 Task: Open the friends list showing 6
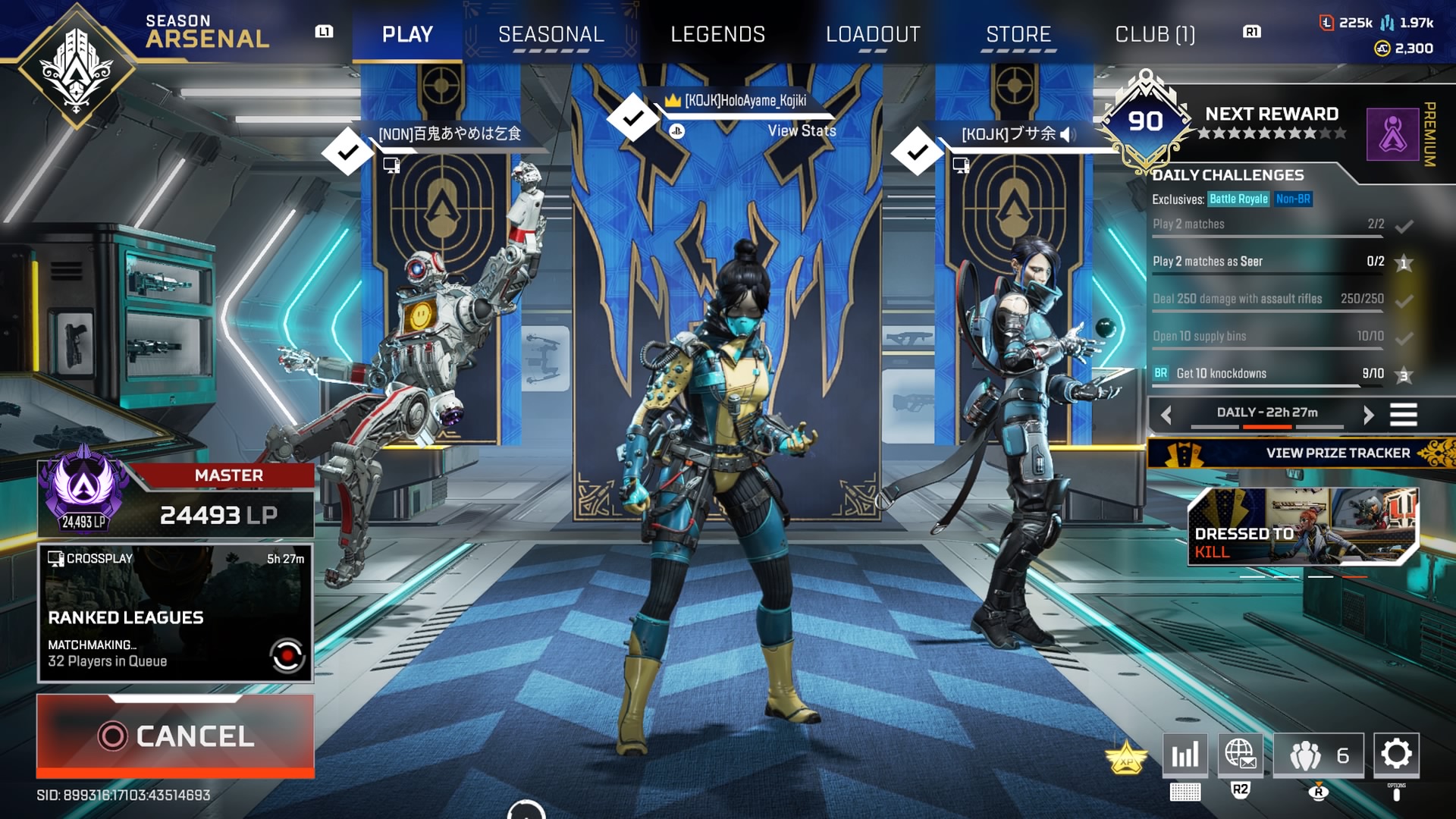pyautogui.click(x=1318, y=755)
